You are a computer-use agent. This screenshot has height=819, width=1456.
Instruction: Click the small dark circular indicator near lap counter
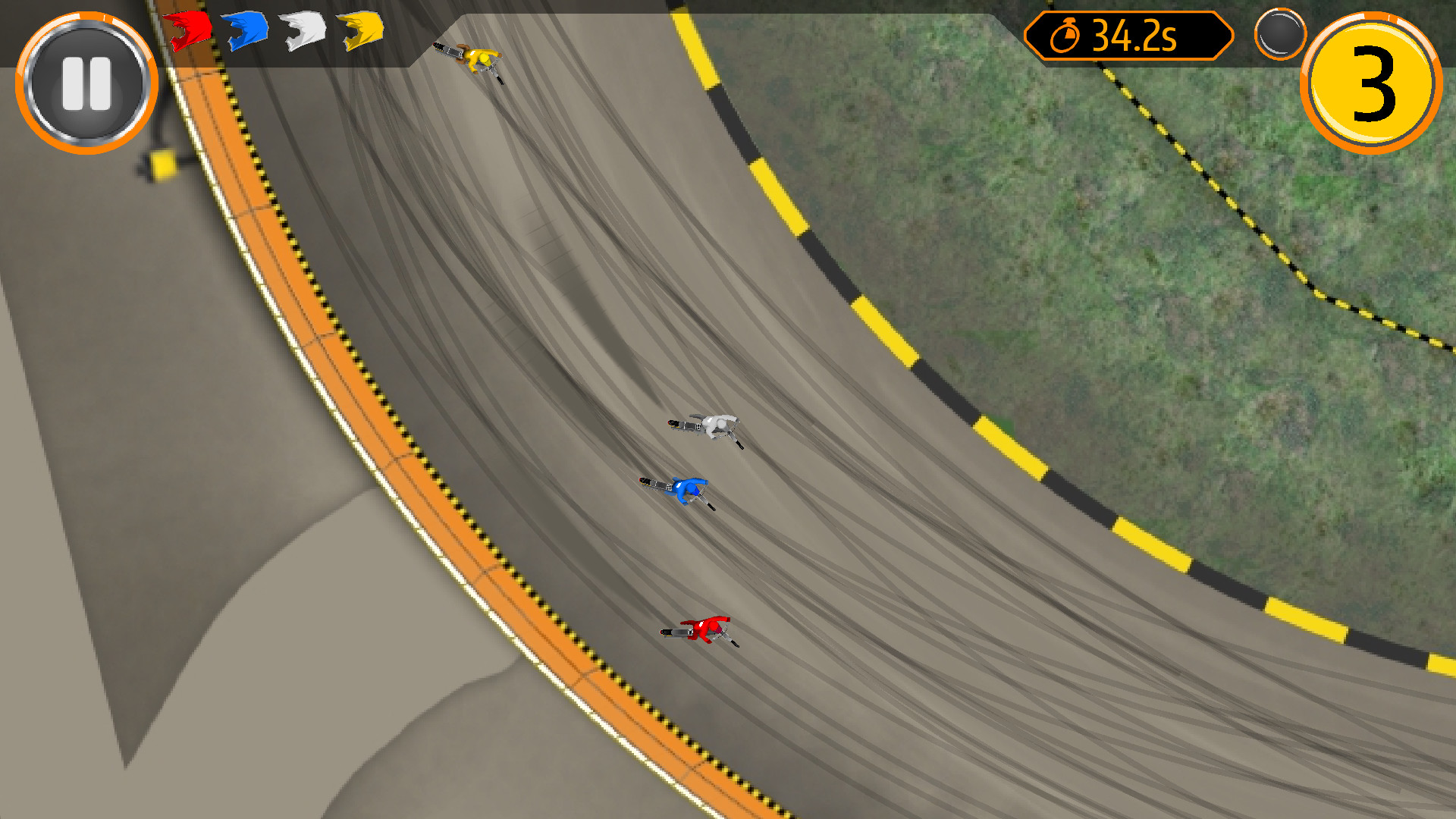pyautogui.click(x=1279, y=33)
